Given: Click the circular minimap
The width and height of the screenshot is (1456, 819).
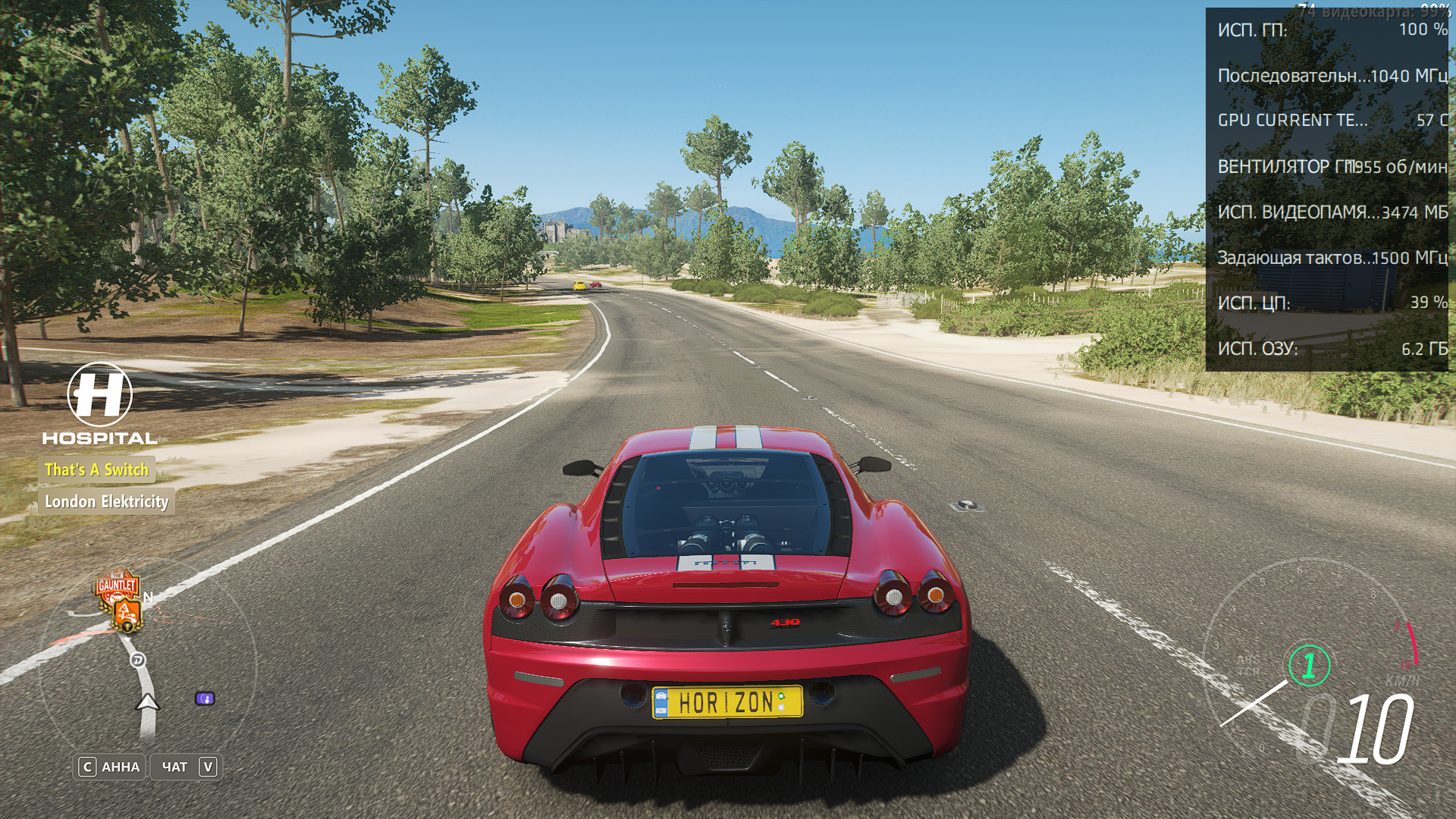Looking at the screenshot, I should [147, 667].
